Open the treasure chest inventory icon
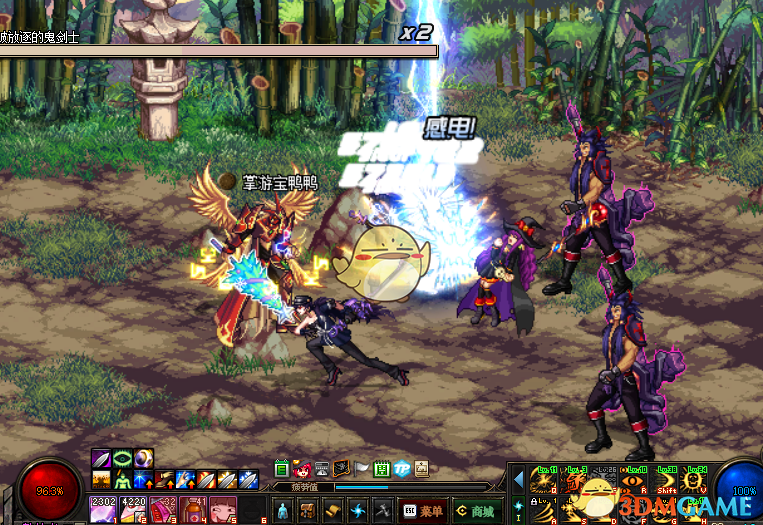This screenshot has height=525, width=763. point(307,511)
